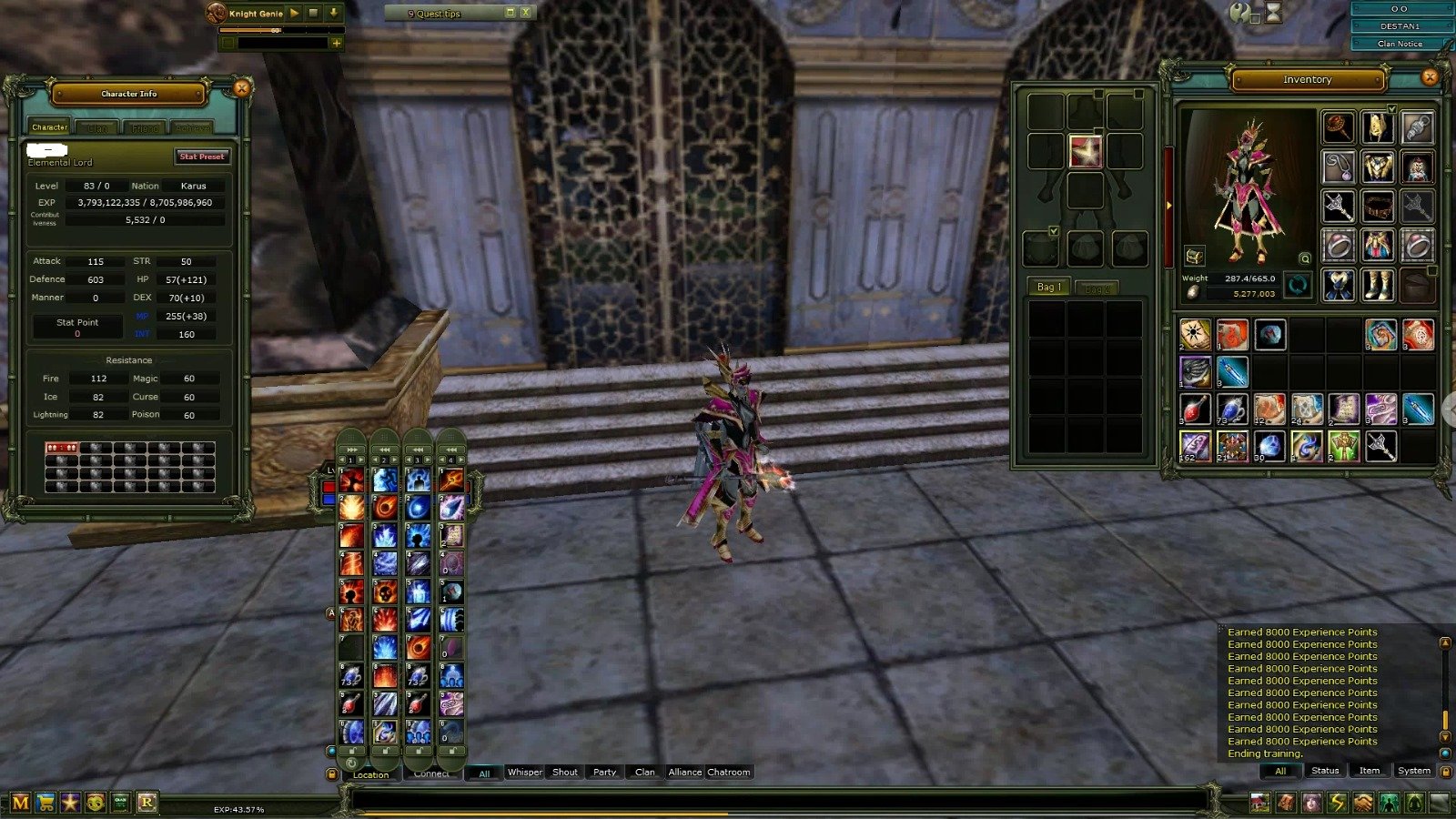Screen dimensions: 1456x819
Task: Select the handshake trade icon bottom-right
Action: click(x=1363, y=802)
